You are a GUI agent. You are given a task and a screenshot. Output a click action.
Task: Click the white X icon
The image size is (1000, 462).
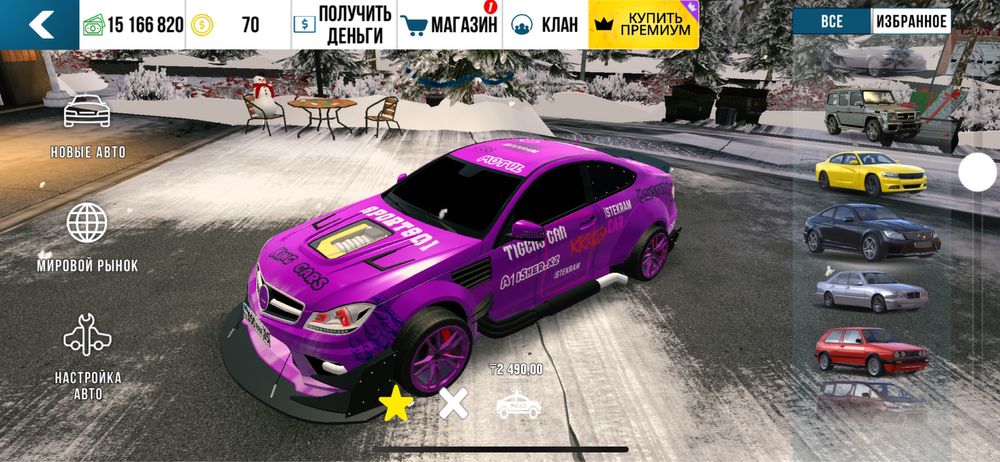point(454,403)
